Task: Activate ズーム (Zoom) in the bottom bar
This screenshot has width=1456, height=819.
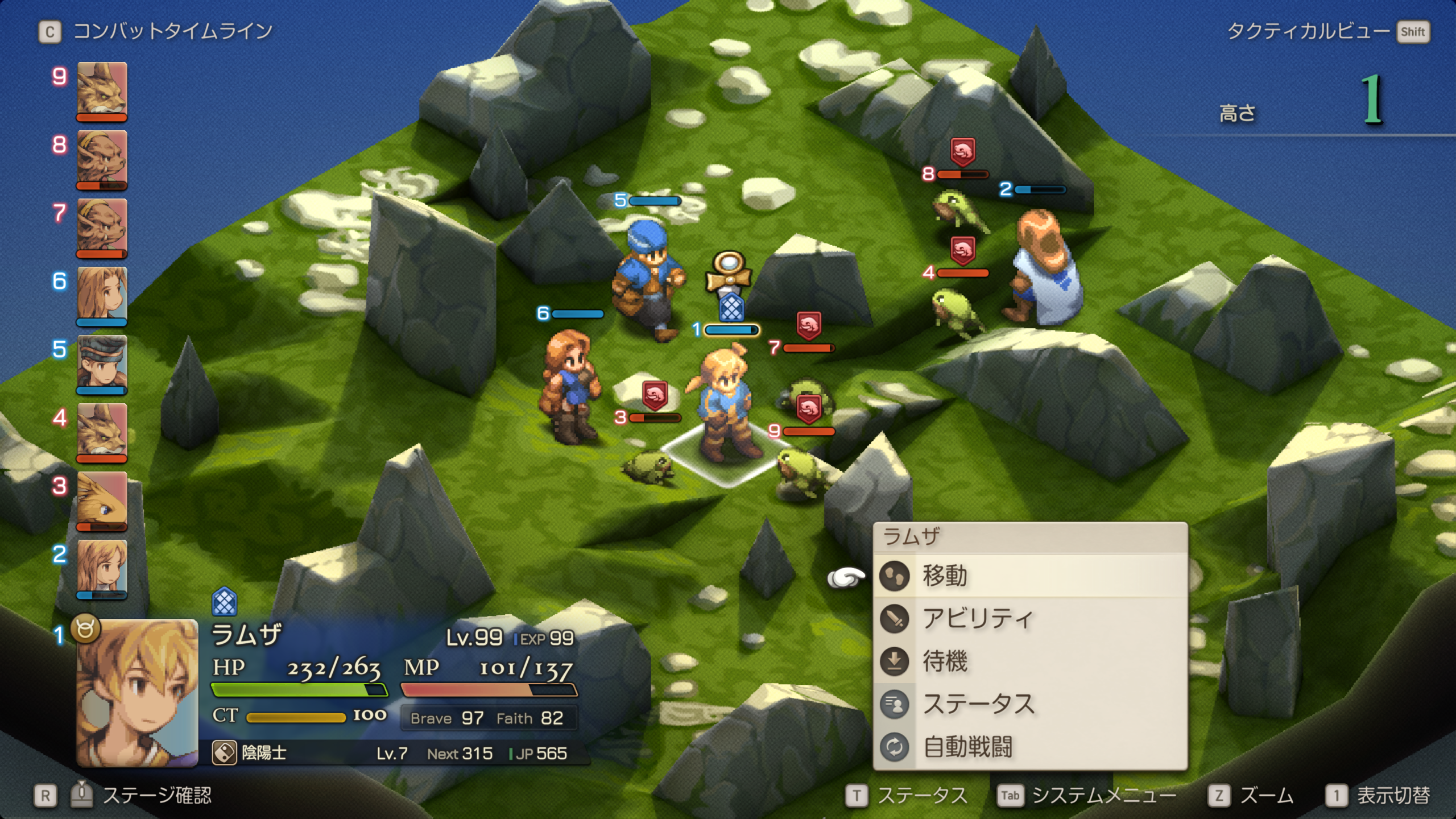Action: [x=1266, y=795]
